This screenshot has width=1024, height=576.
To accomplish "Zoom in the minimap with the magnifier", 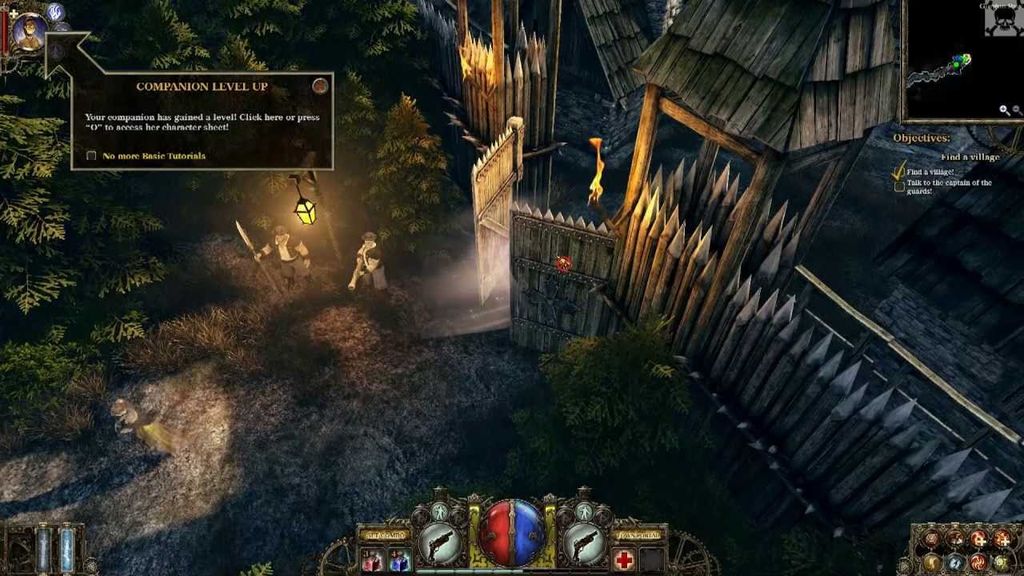I will pyautogui.click(x=1005, y=110).
